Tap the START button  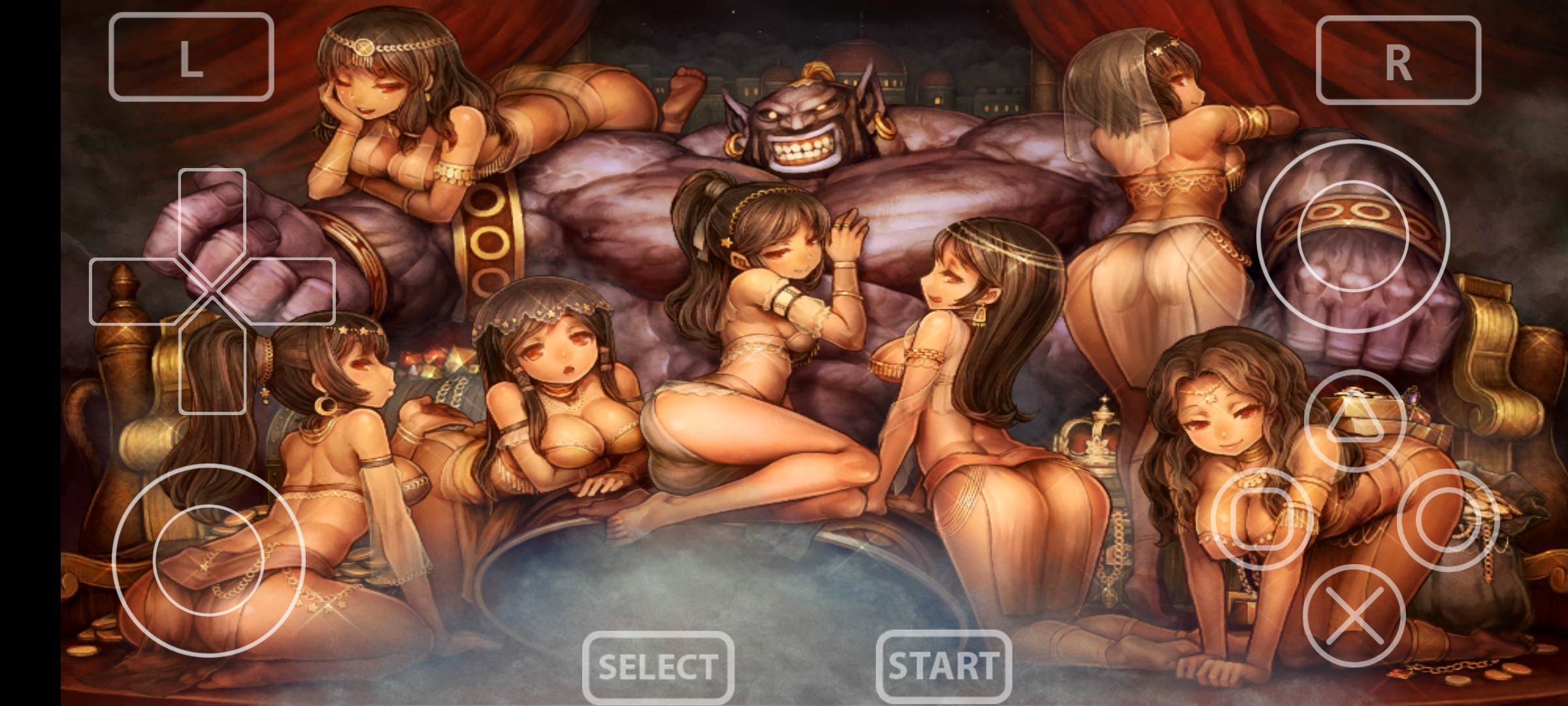point(943,665)
